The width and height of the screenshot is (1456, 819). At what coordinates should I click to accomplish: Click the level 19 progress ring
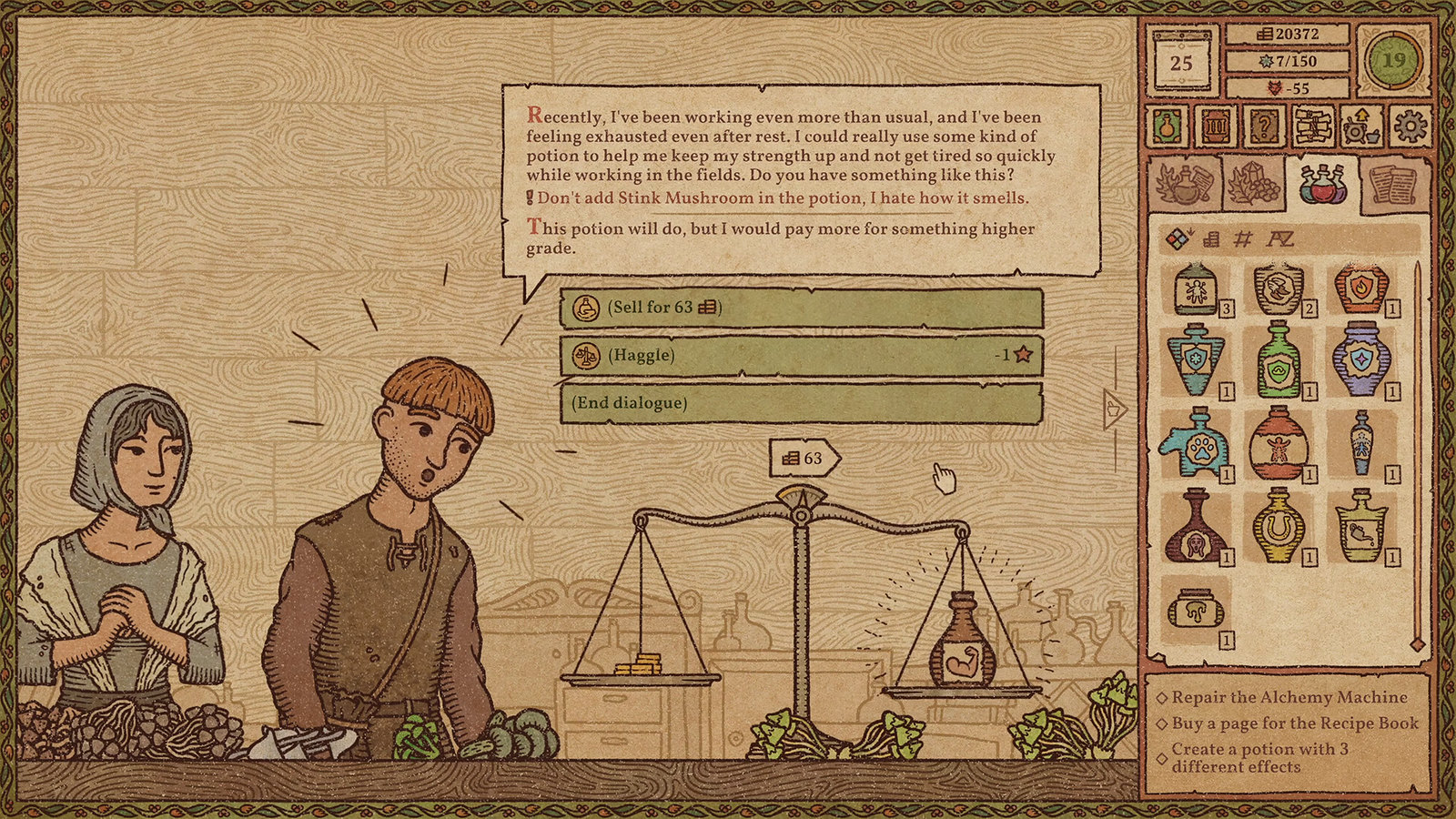[x=1392, y=59]
